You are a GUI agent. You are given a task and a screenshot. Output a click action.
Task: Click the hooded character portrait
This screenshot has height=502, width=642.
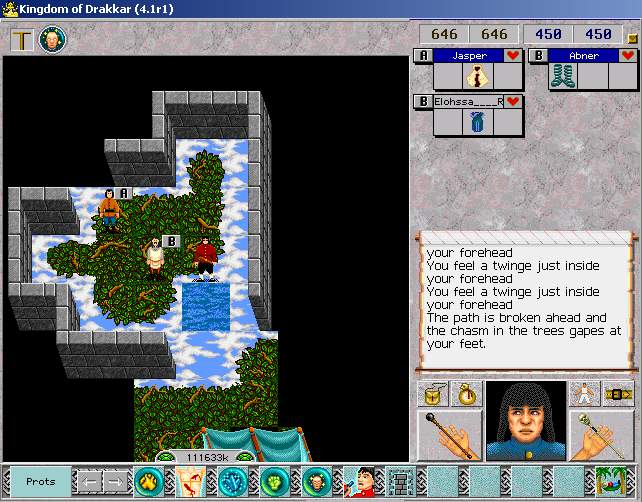click(x=525, y=420)
